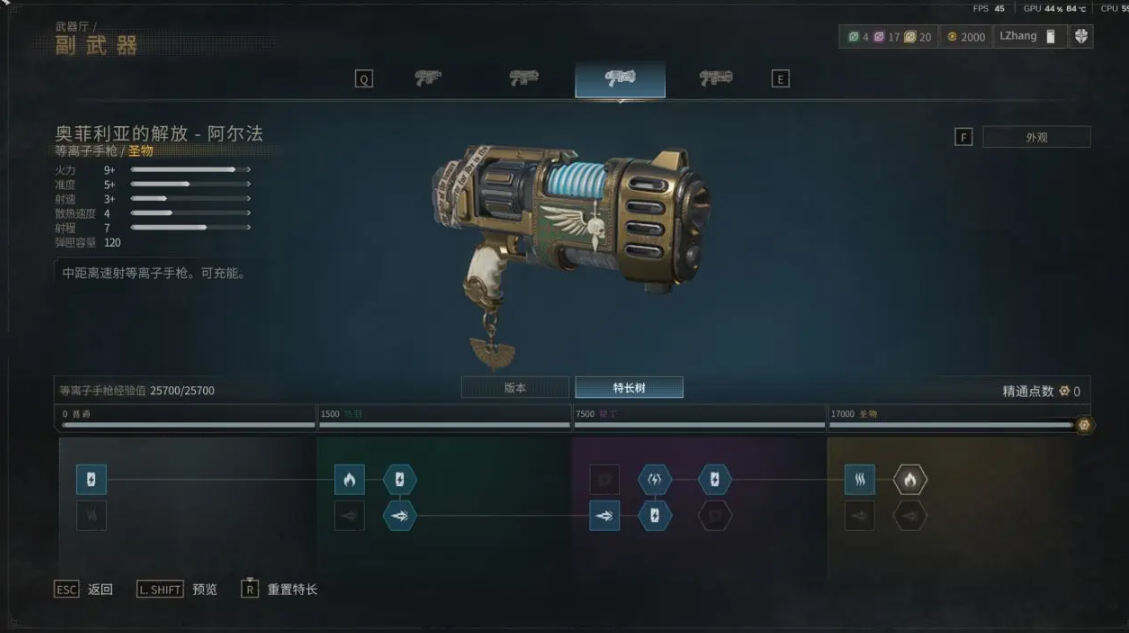Screen dimensions: 1129x633
Task: Click the 重置特长 reset perks option
Action: coord(280,589)
